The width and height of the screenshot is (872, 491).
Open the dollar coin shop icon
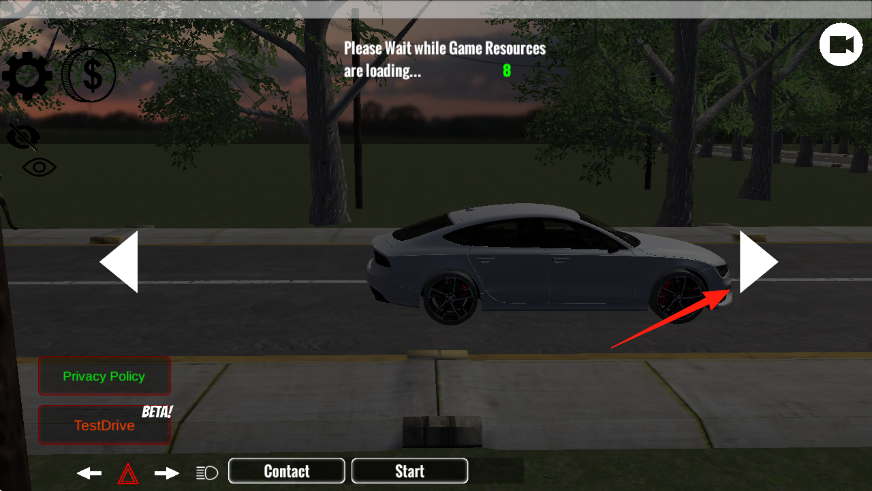[x=90, y=75]
